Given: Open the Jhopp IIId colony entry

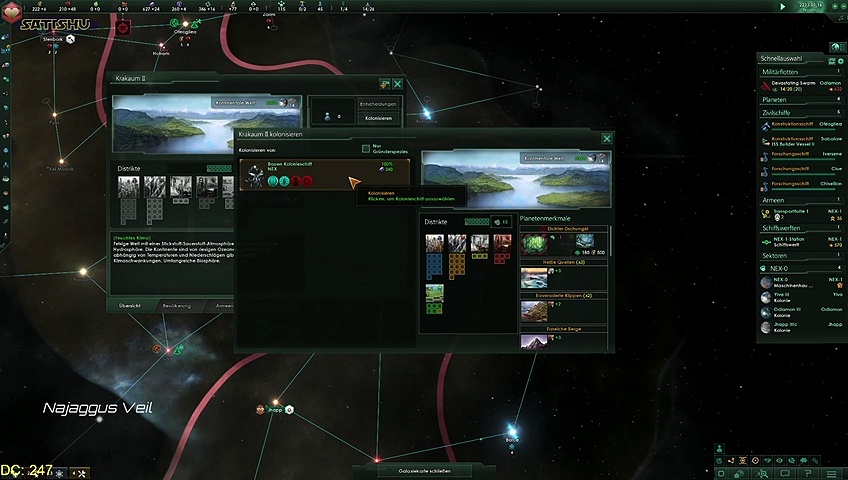Looking at the screenshot, I should click(x=800, y=326).
